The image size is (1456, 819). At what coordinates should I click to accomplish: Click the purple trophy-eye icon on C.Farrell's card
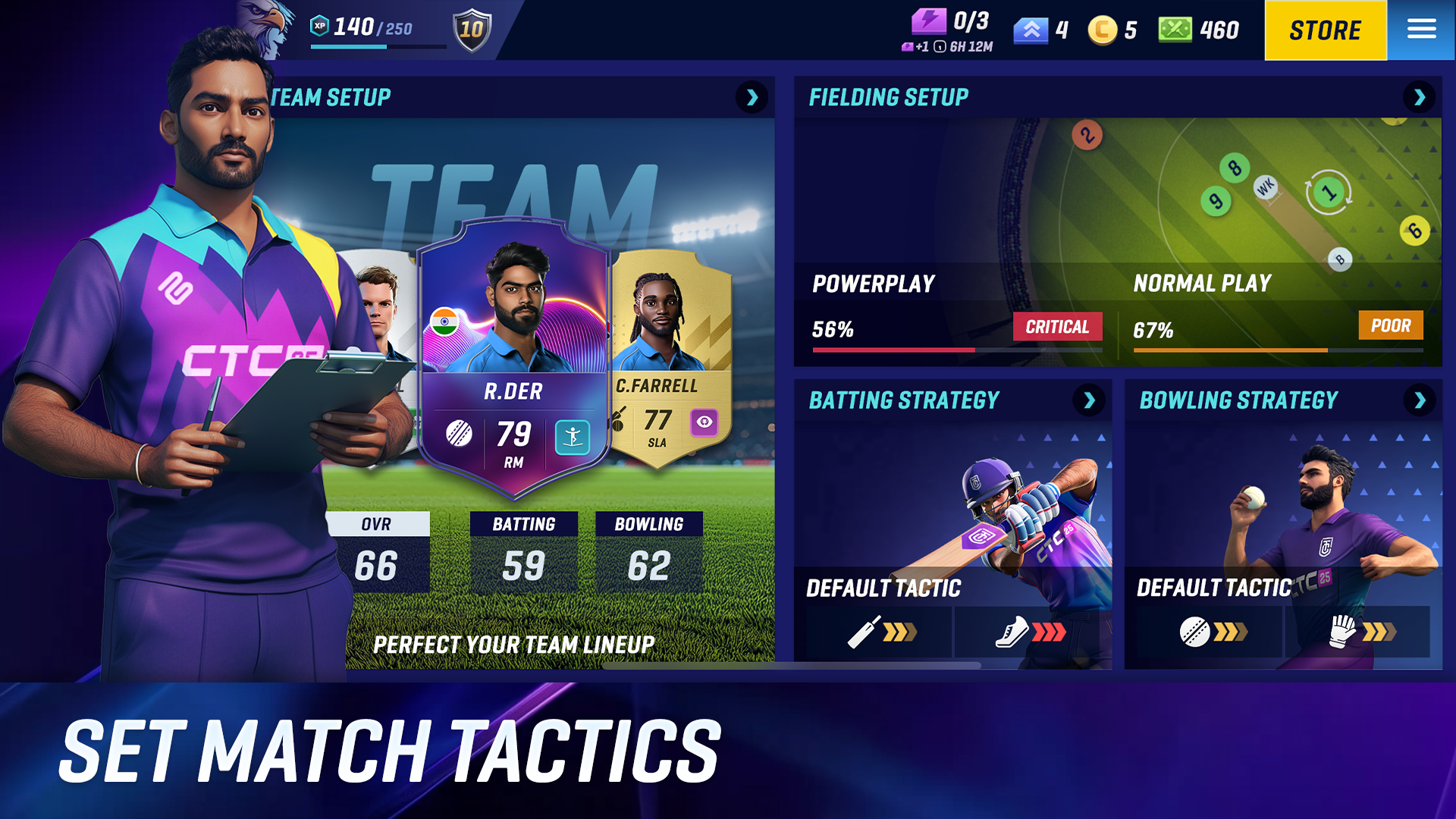tap(704, 423)
